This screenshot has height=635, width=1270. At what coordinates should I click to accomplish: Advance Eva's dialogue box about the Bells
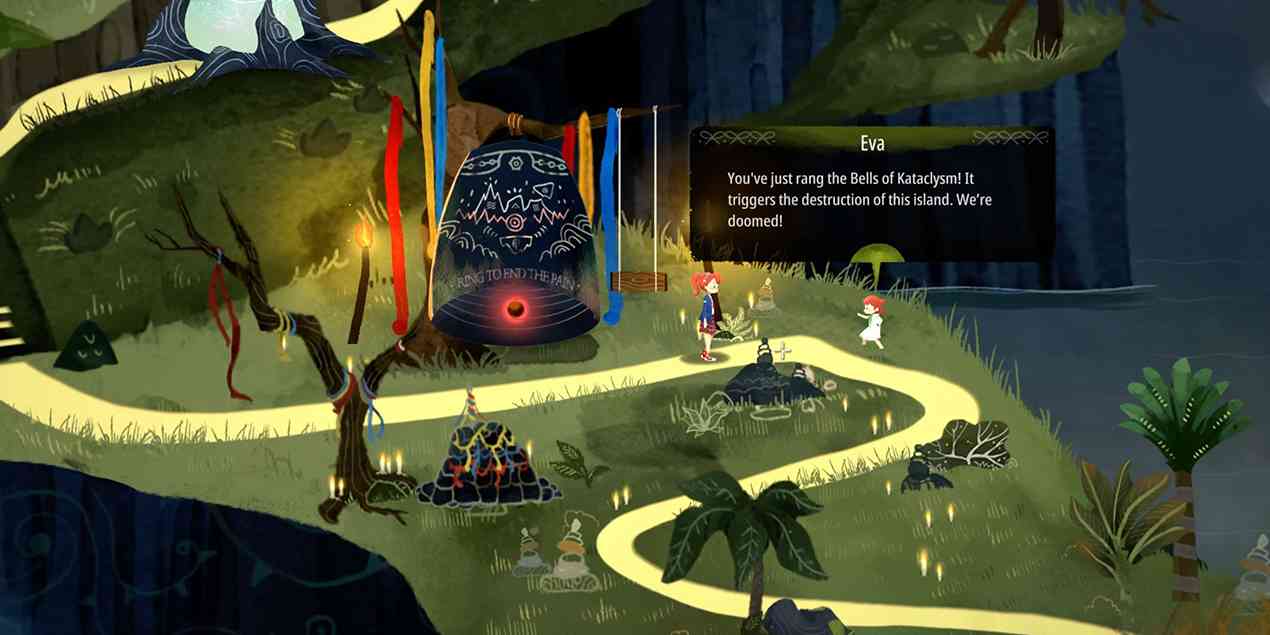click(871, 197)
